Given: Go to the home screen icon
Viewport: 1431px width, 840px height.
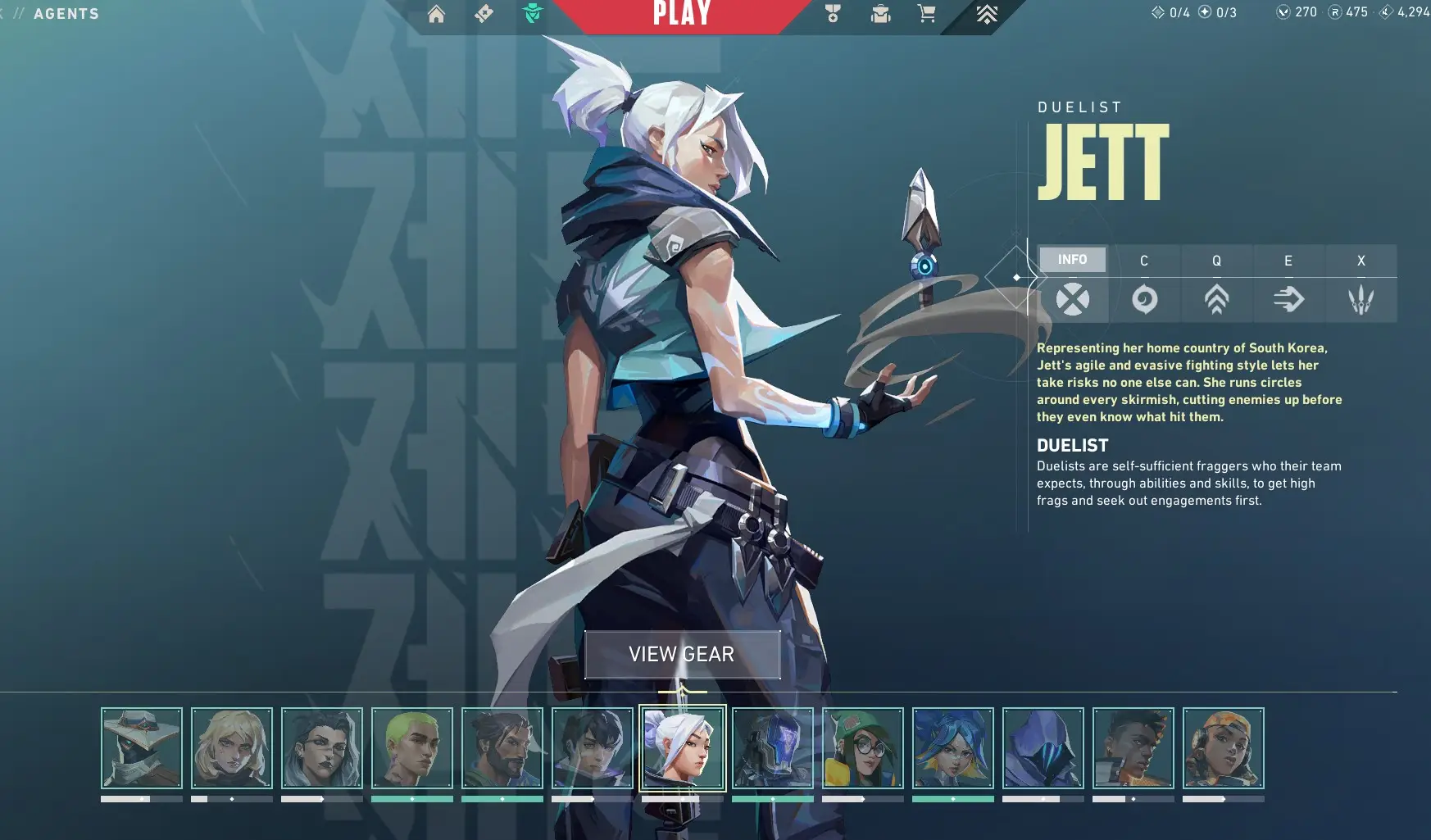Looking at the screenshot, I should [436, 14].
